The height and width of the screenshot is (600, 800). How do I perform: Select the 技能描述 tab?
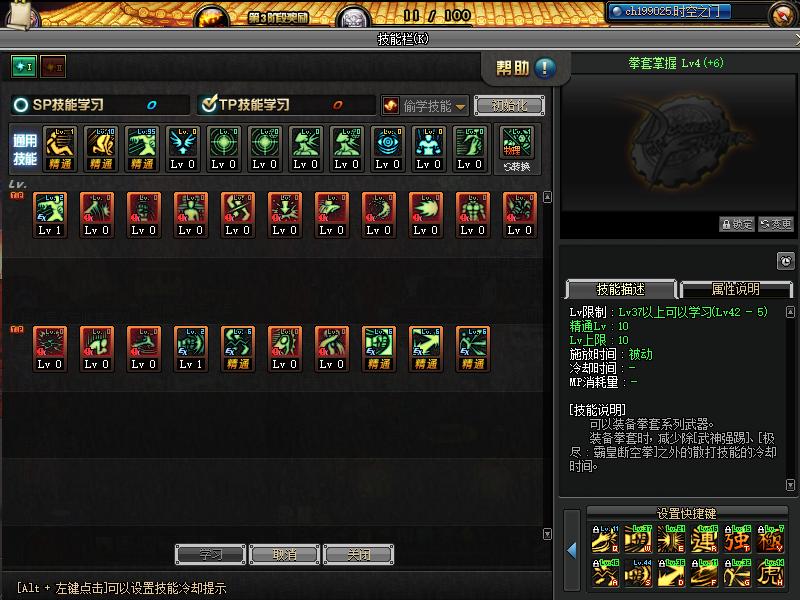620,289
